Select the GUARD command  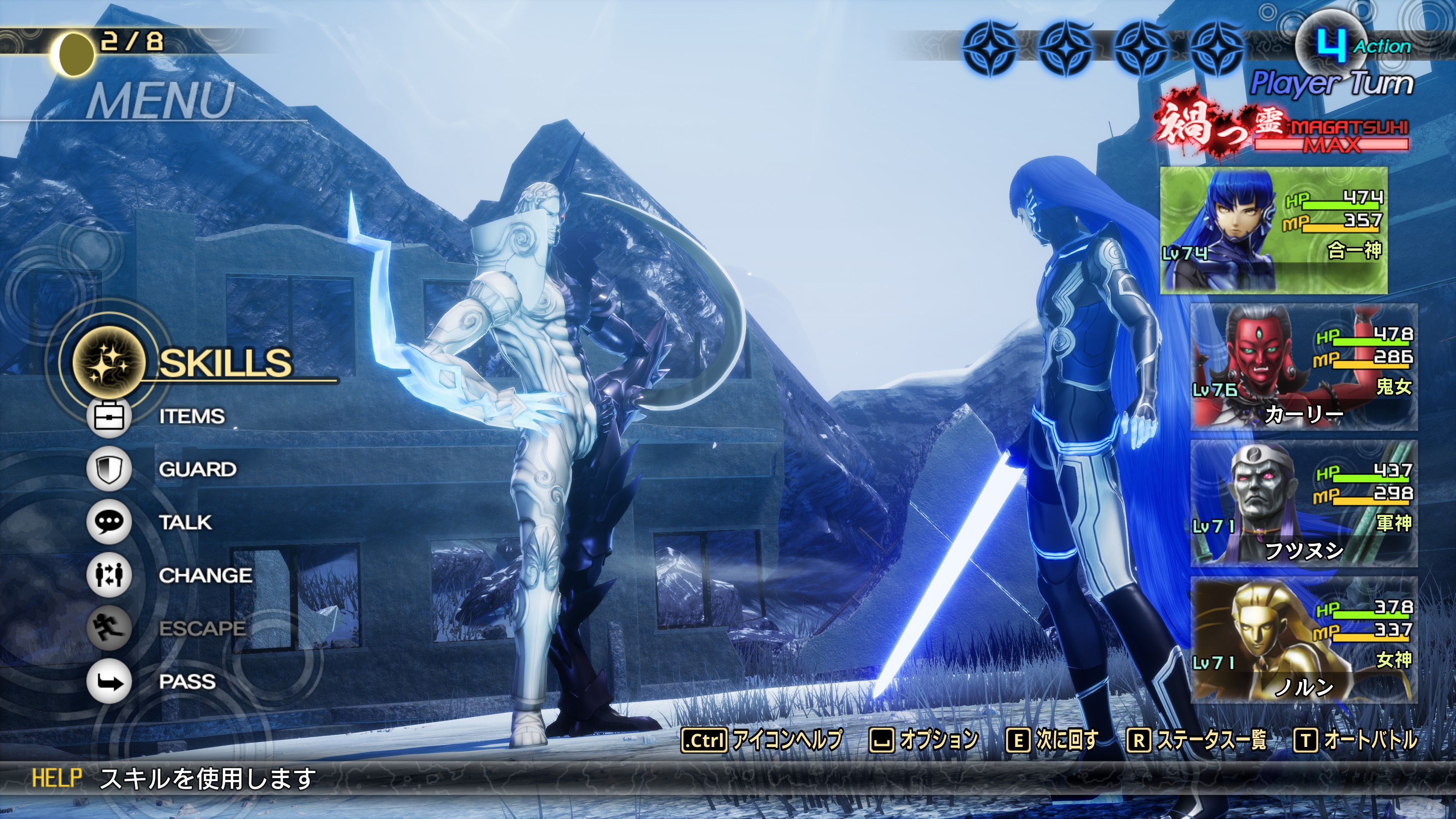[x=197, y=469]
